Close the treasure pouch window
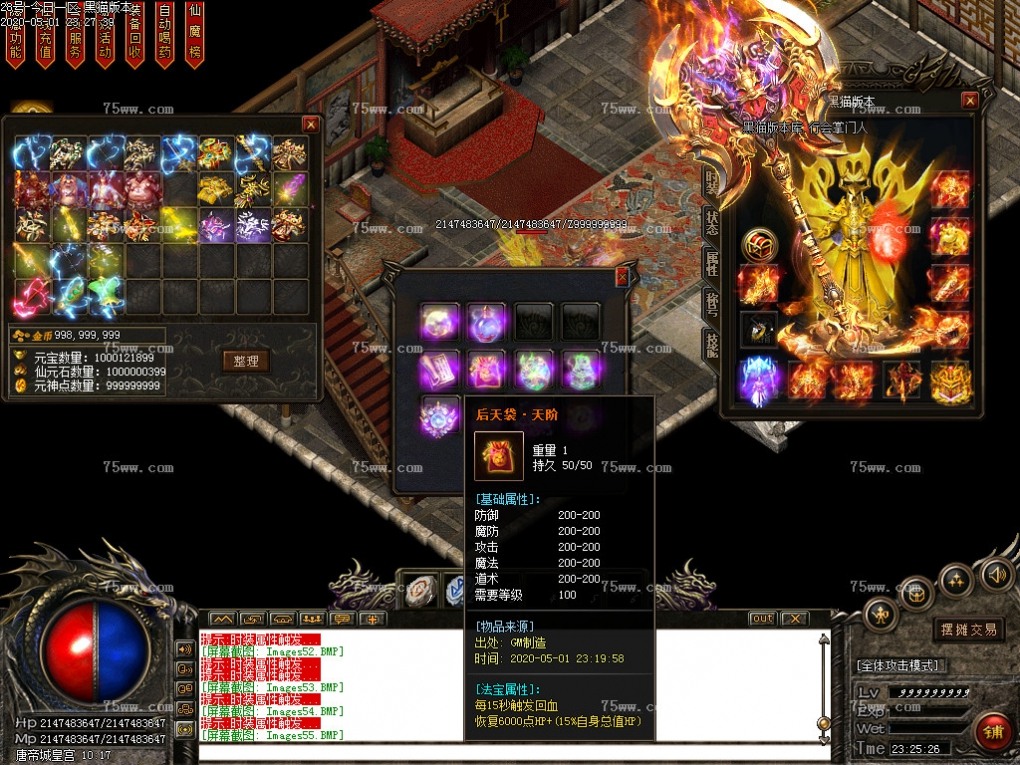 coord(622,277)
